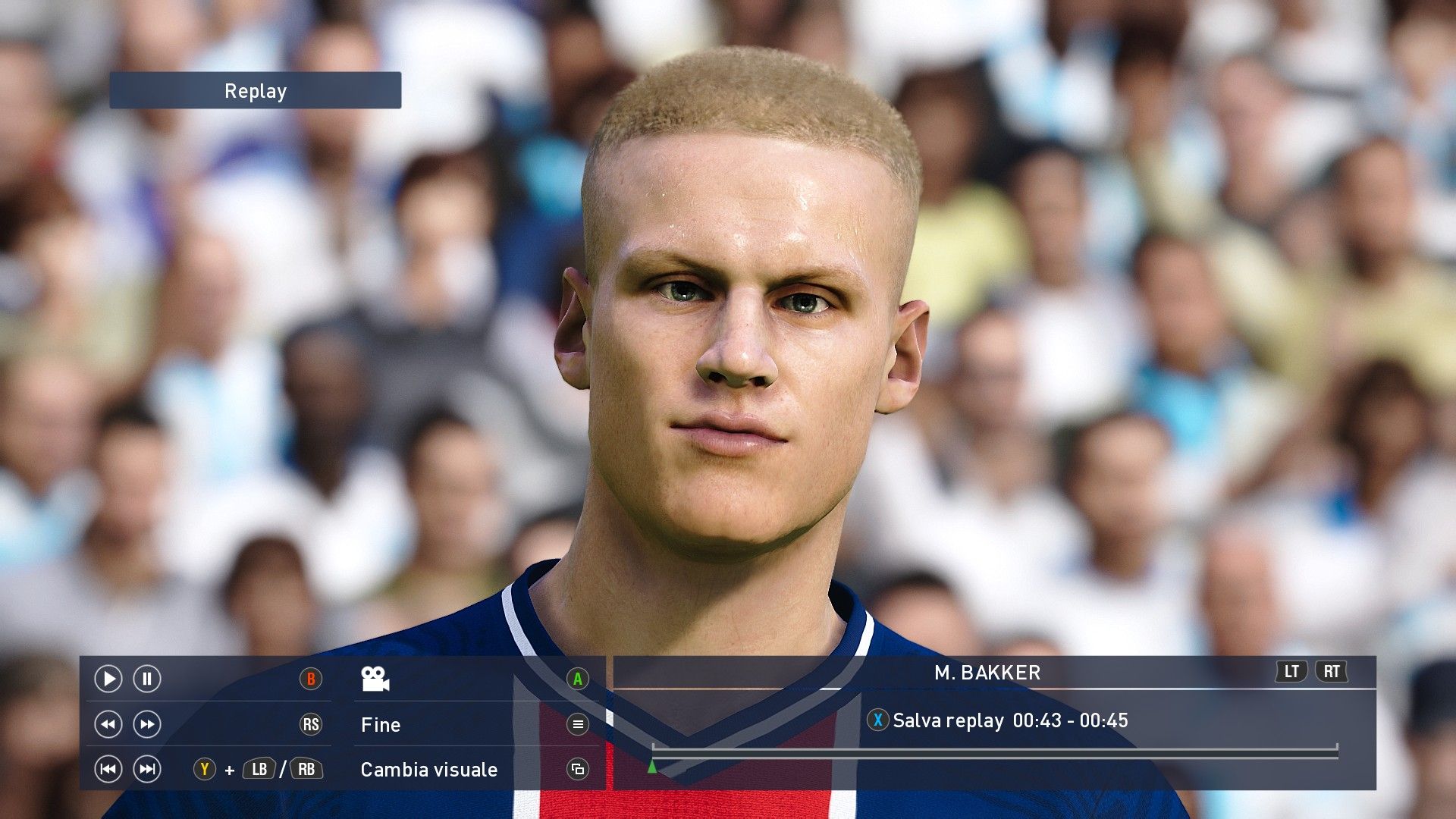This screenshot has height=819, width=1456.
Task: Select Cambia visuale to change view
Action: click(x=429, y=770)
